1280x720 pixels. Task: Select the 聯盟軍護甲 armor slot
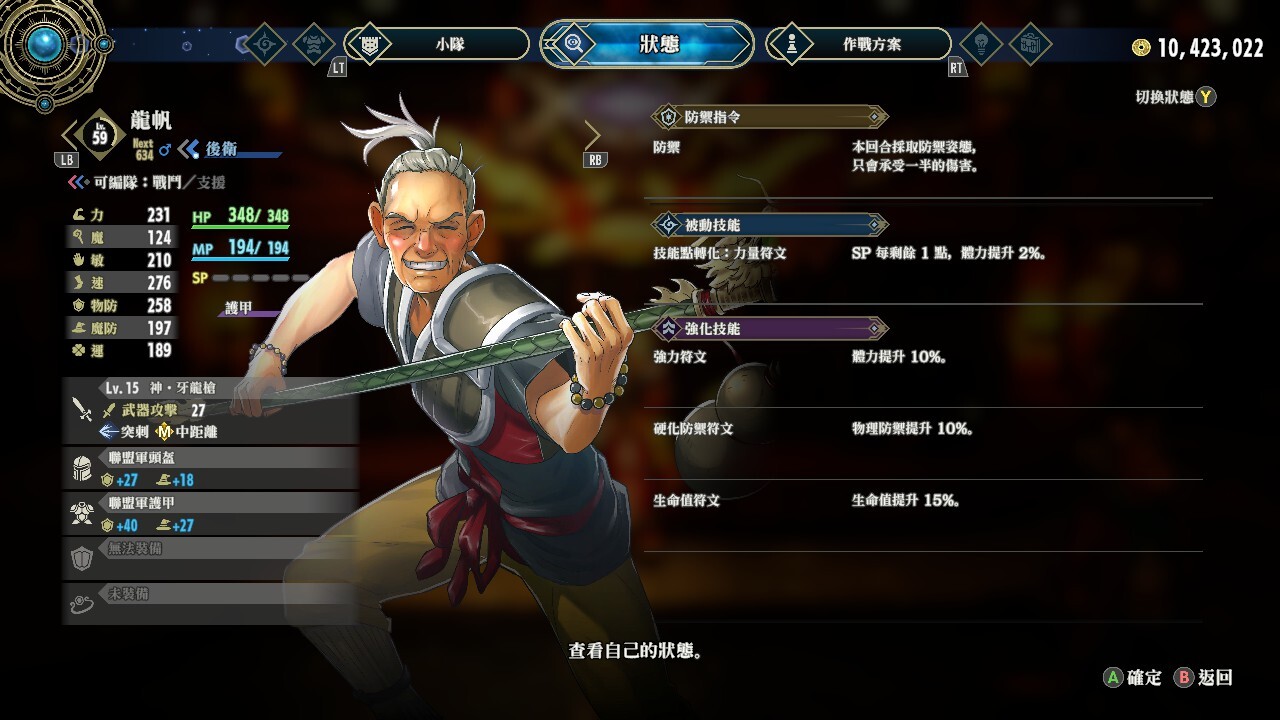click(x=210, y=513)
